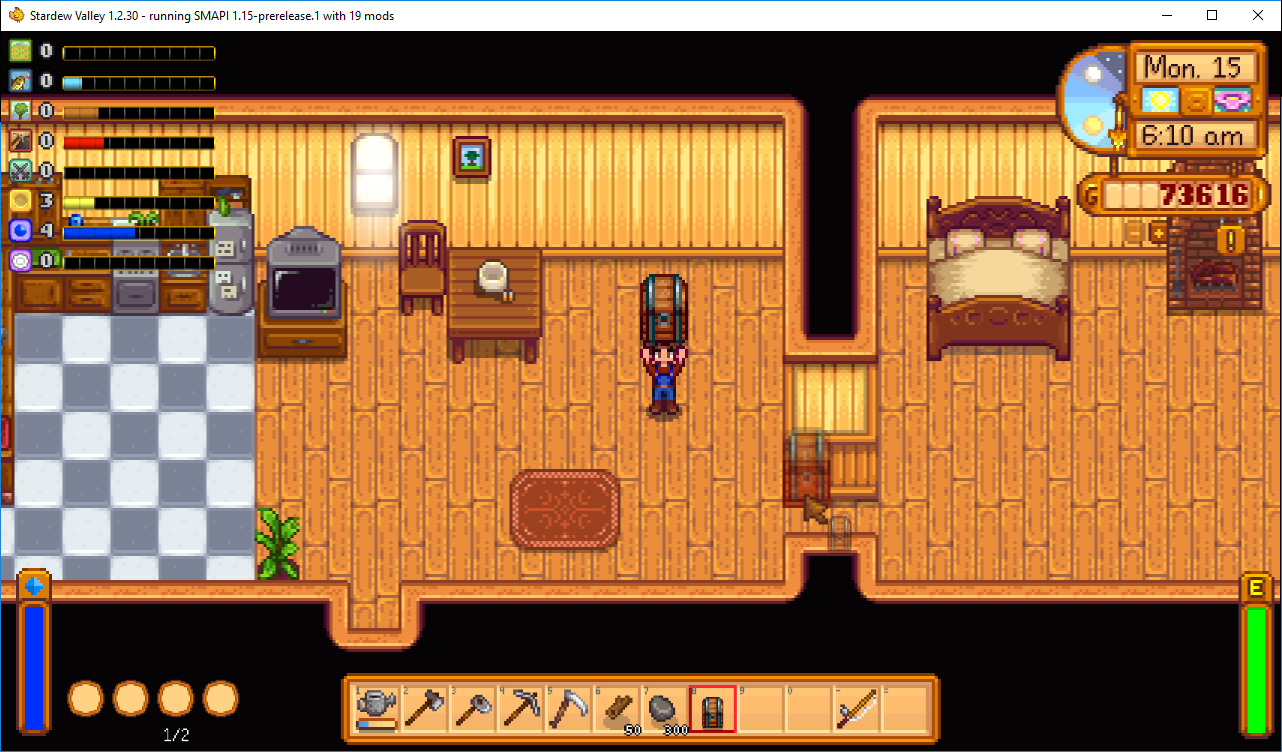Viewport: 1282px width, 752px height.
Task: Choose the hoe in the toolbar
Action: pos(473,709)
